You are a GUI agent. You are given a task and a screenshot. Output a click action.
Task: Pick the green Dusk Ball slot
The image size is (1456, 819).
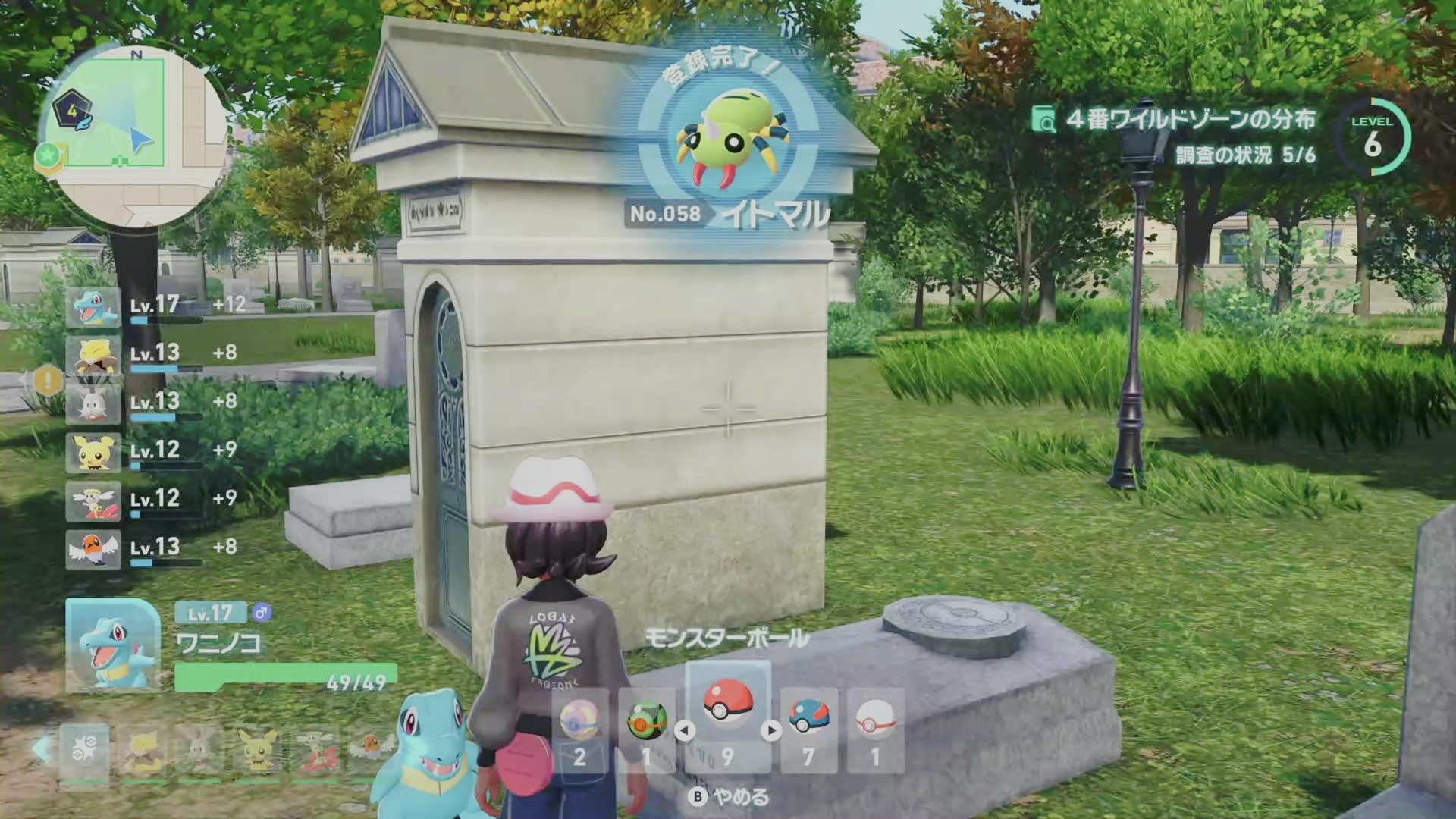(647, 730)
